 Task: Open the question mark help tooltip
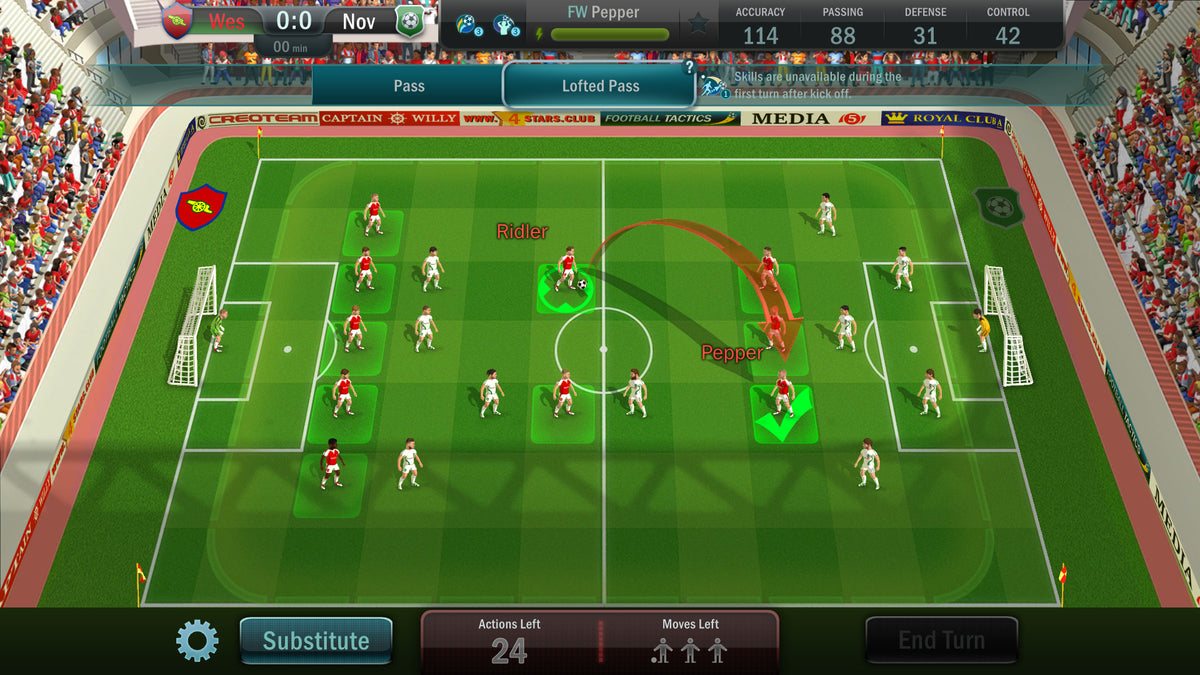(x=689, y=68)
